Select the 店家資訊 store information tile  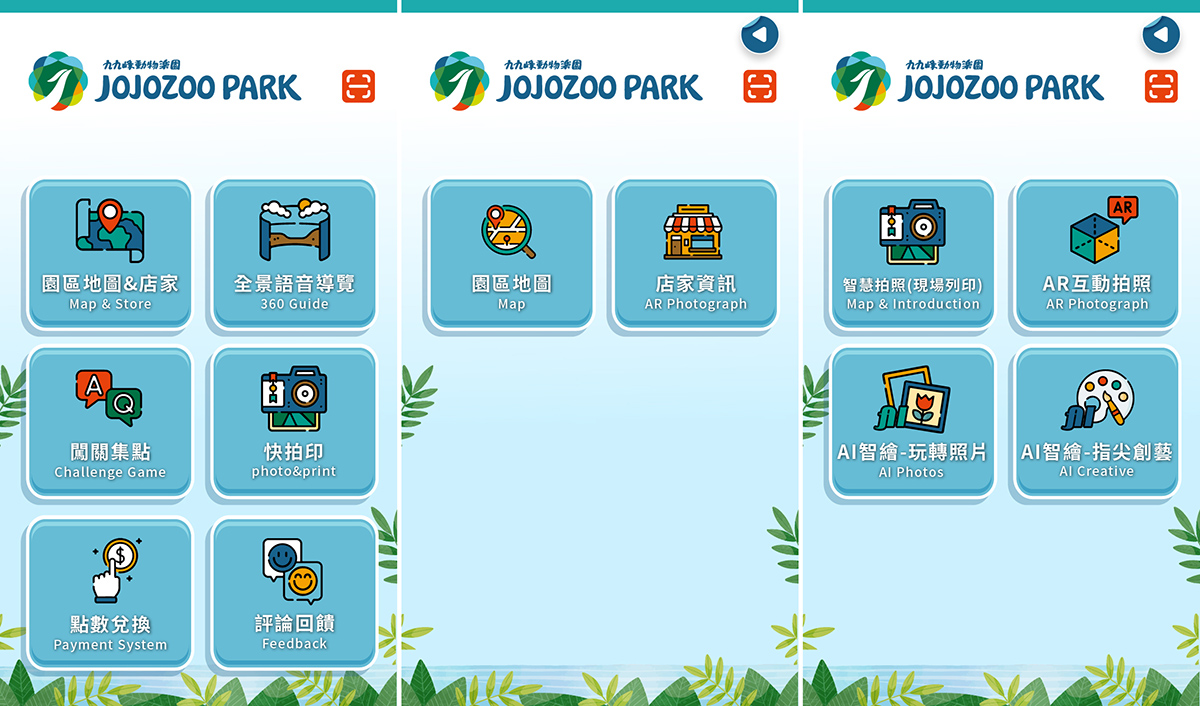coord(695,254)
